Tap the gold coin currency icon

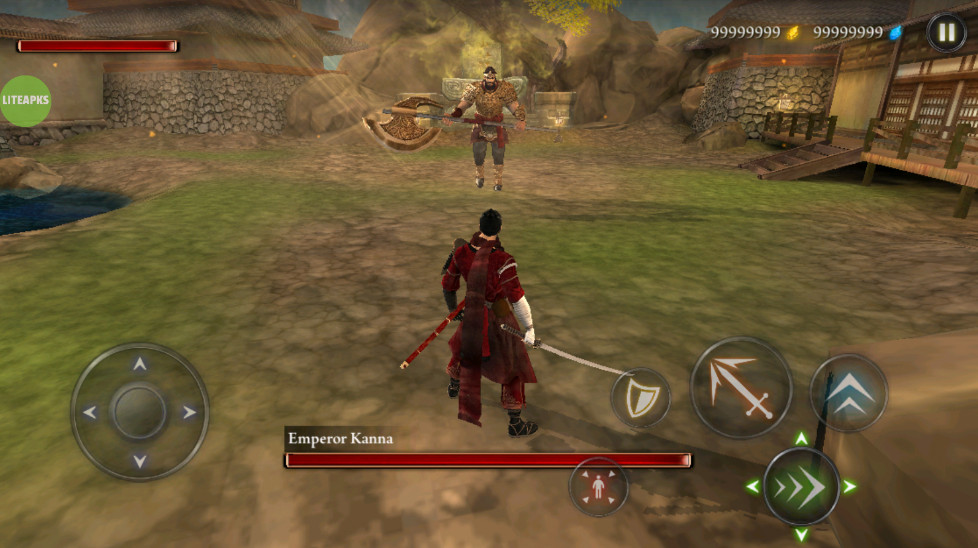(x=793, y=33)
